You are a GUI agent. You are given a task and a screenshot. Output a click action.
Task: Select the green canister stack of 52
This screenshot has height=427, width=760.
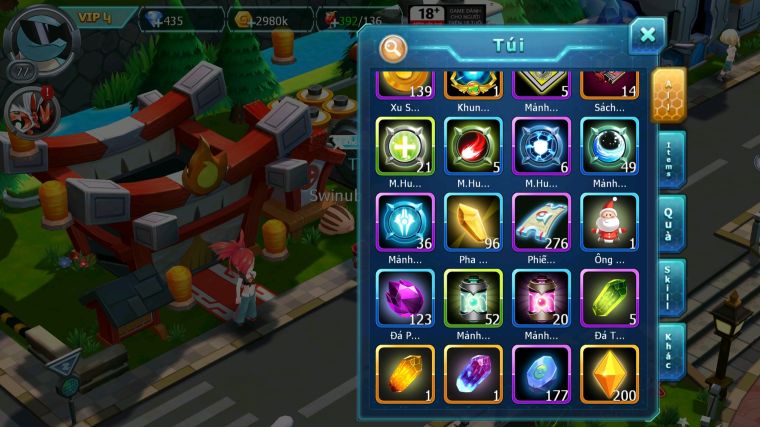point(473,298)
